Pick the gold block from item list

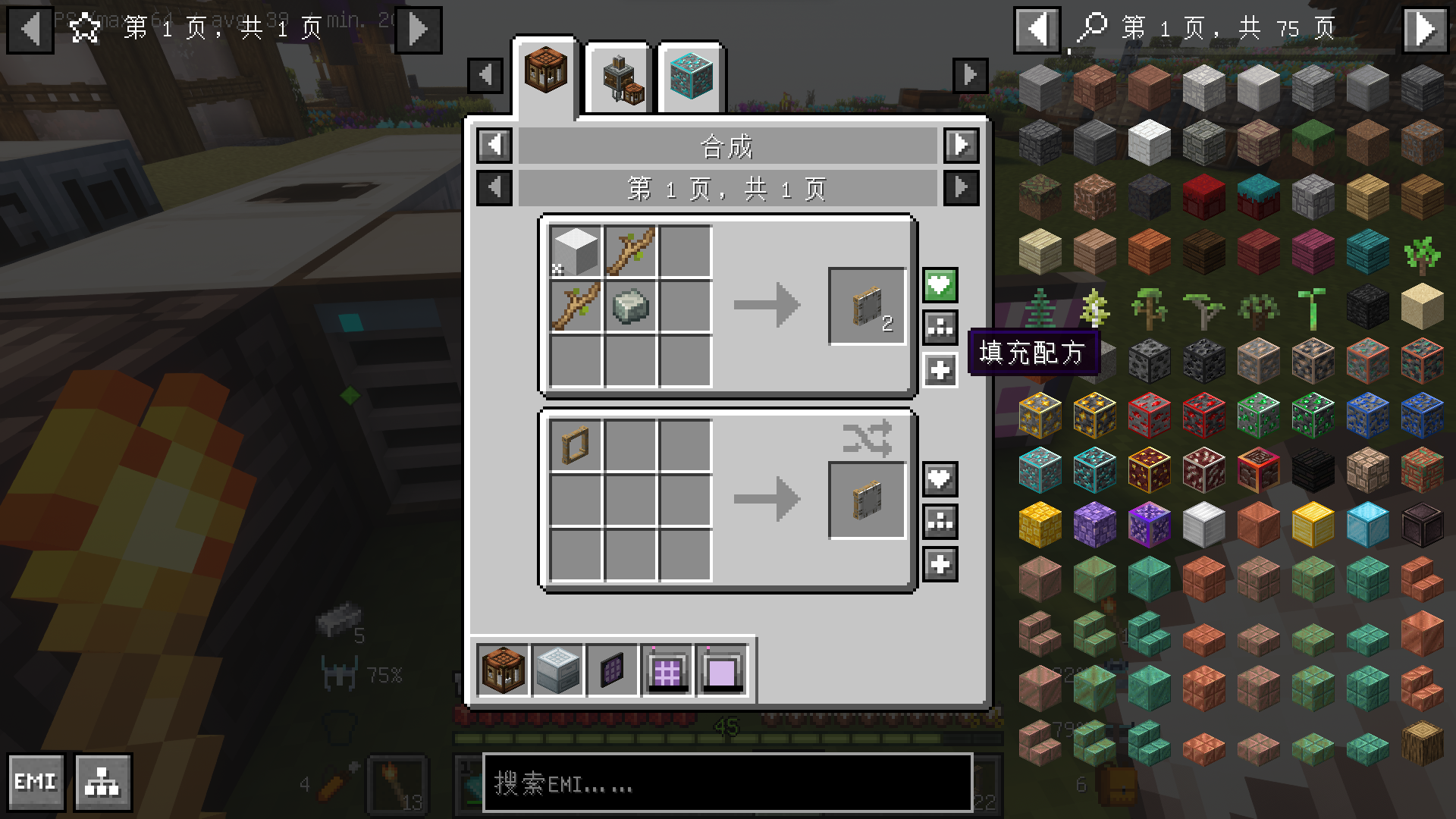click(x=1313, y=525)
